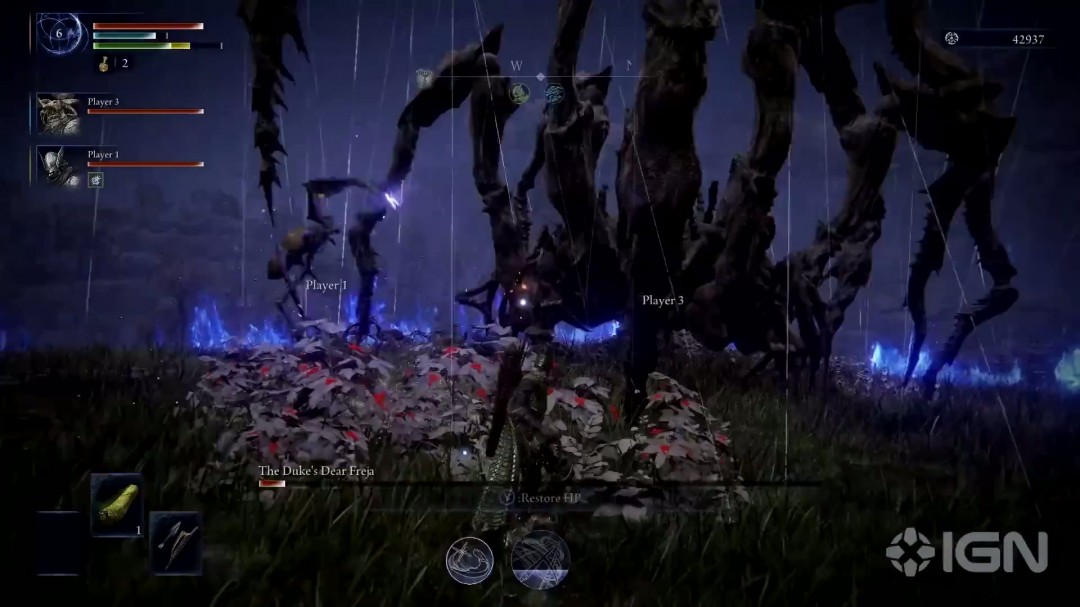This screenshot has width=1080, height=607.
Task: Activate the character skill icon with the swirl
Action: coord(470,560)
